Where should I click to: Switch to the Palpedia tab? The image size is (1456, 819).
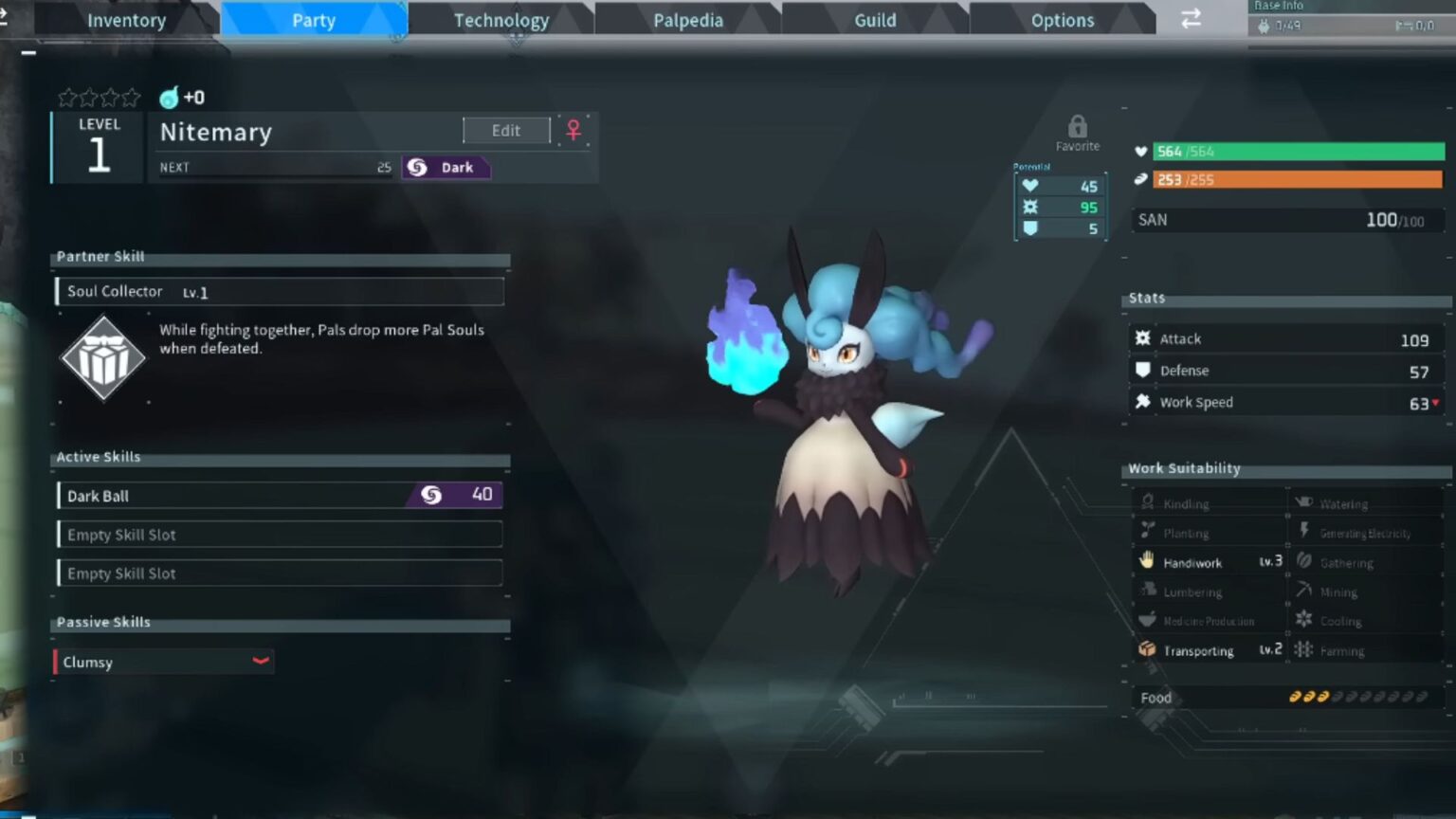click(686, 19)
